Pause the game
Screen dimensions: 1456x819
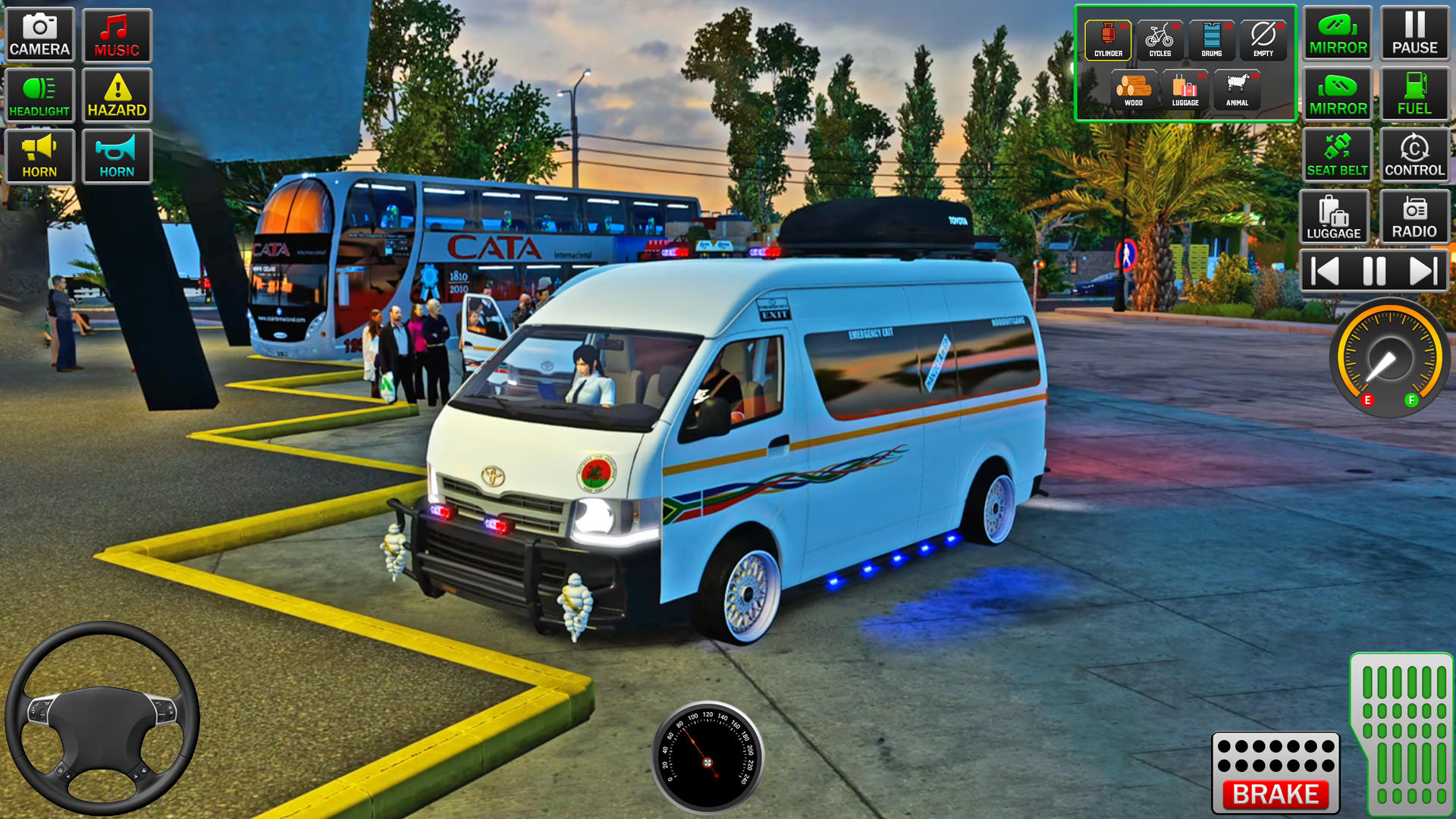click(x=1415, y=32)
